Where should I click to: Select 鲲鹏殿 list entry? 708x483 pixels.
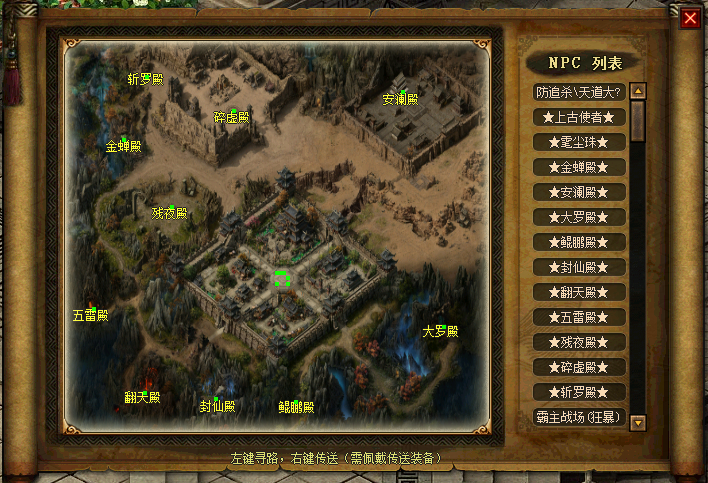point(578,242)
